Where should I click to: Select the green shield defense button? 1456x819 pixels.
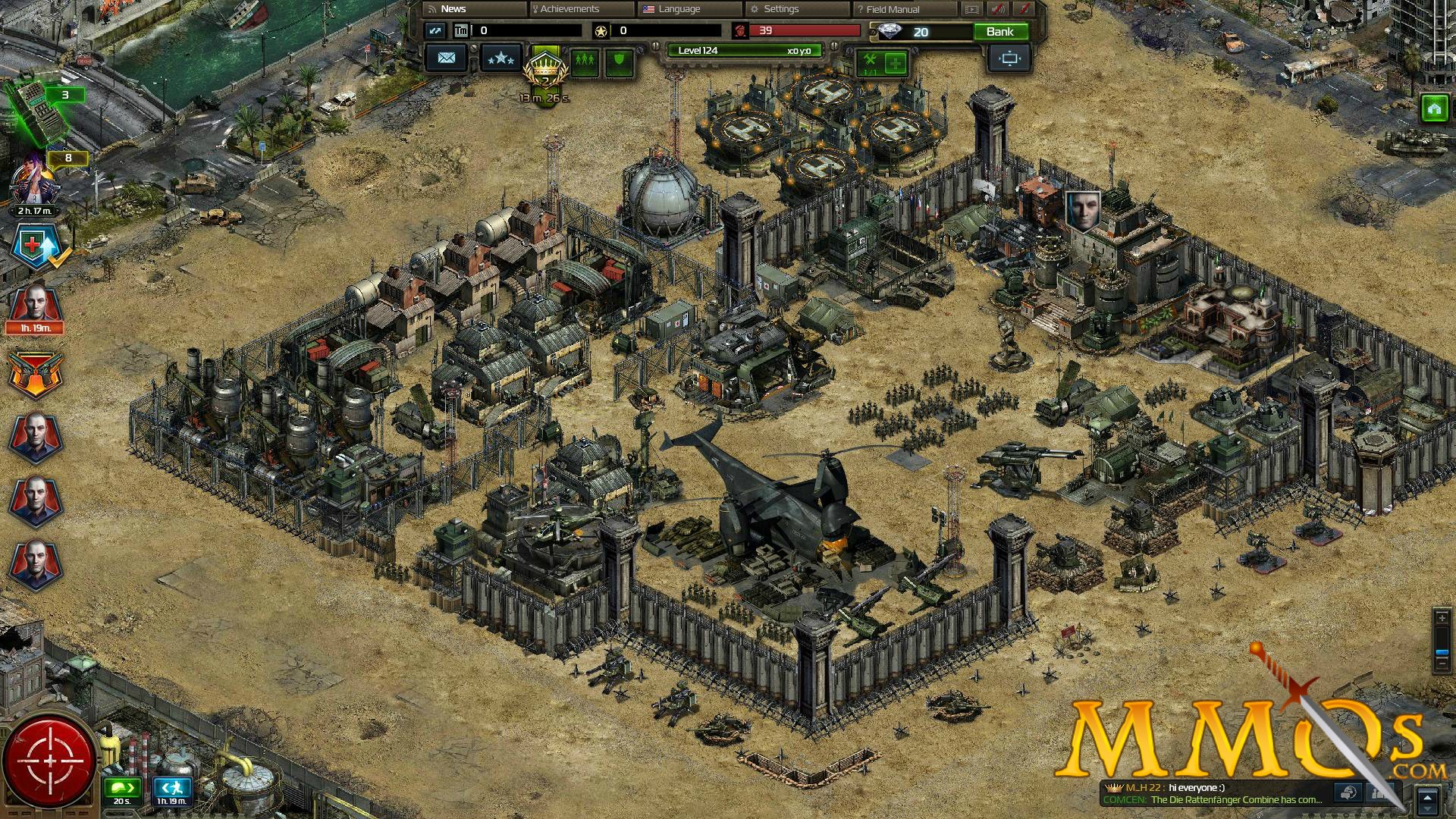(619, 59)
